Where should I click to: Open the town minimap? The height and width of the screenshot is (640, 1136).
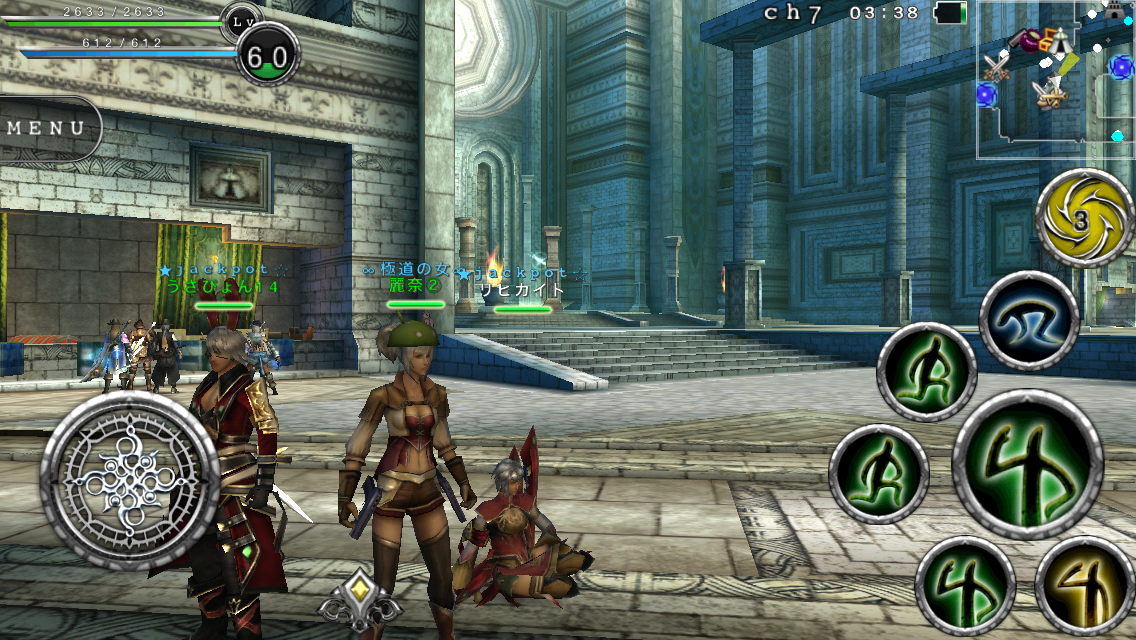[x=1055, y=80]
